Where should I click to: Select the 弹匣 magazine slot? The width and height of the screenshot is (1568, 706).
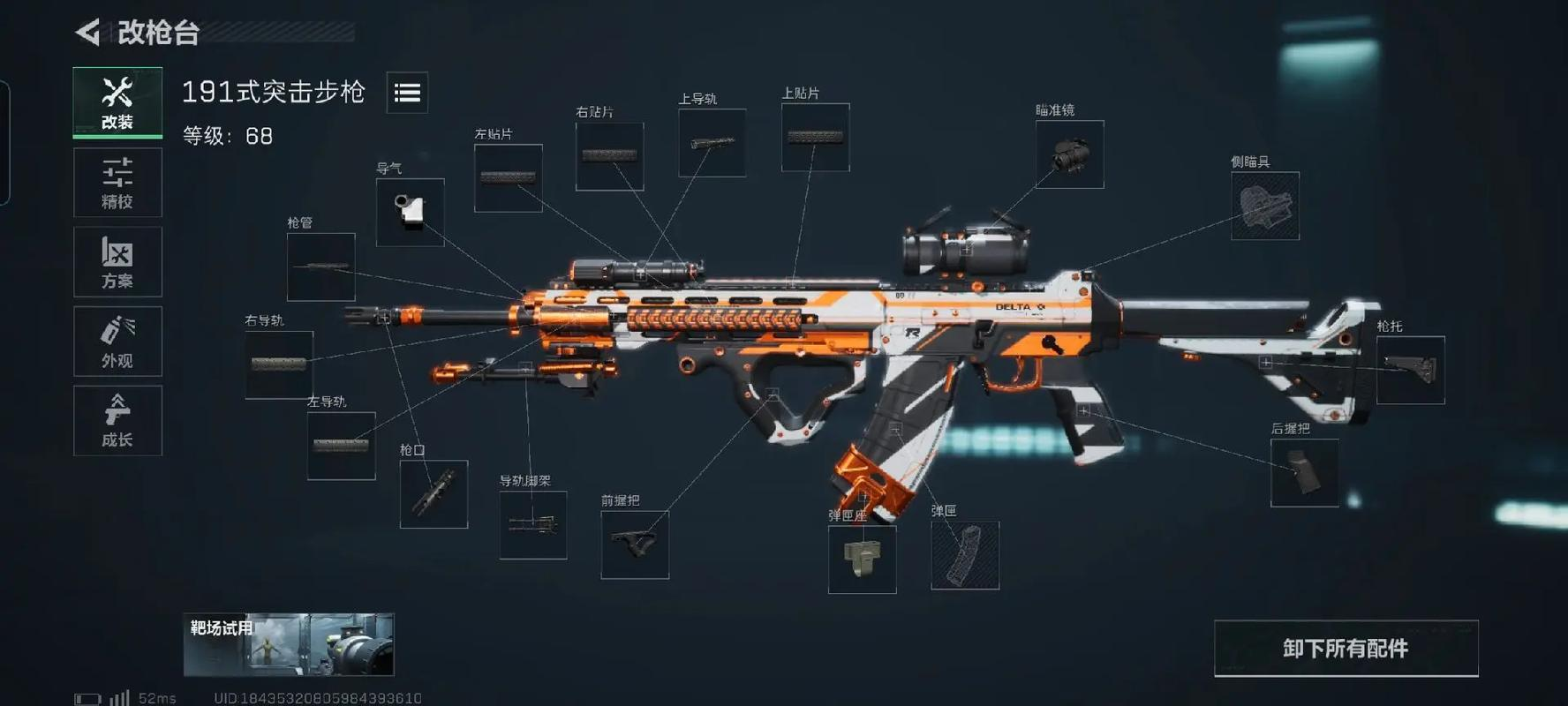coord(965,556)
